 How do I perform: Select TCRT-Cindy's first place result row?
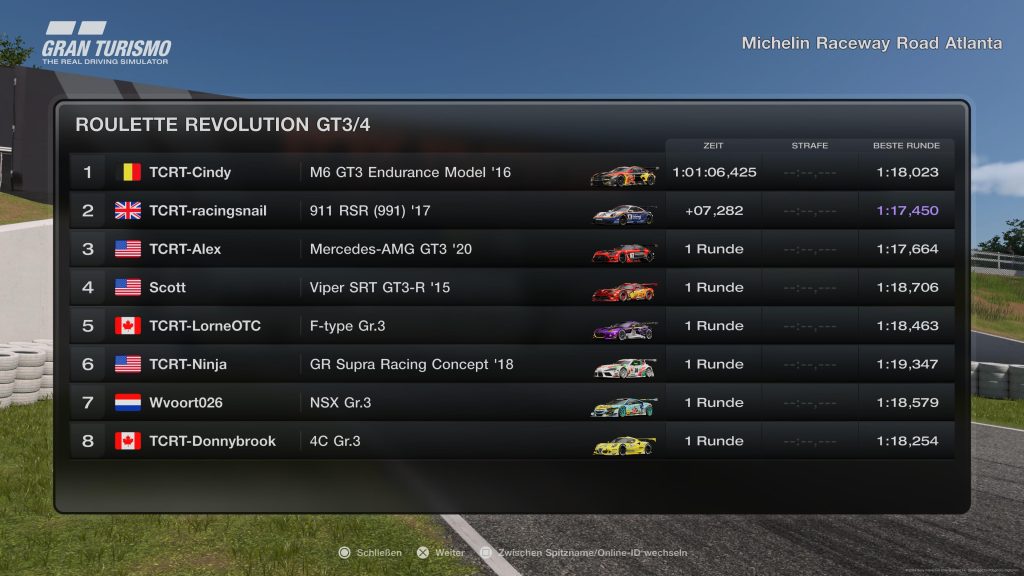tap(510, 172)
